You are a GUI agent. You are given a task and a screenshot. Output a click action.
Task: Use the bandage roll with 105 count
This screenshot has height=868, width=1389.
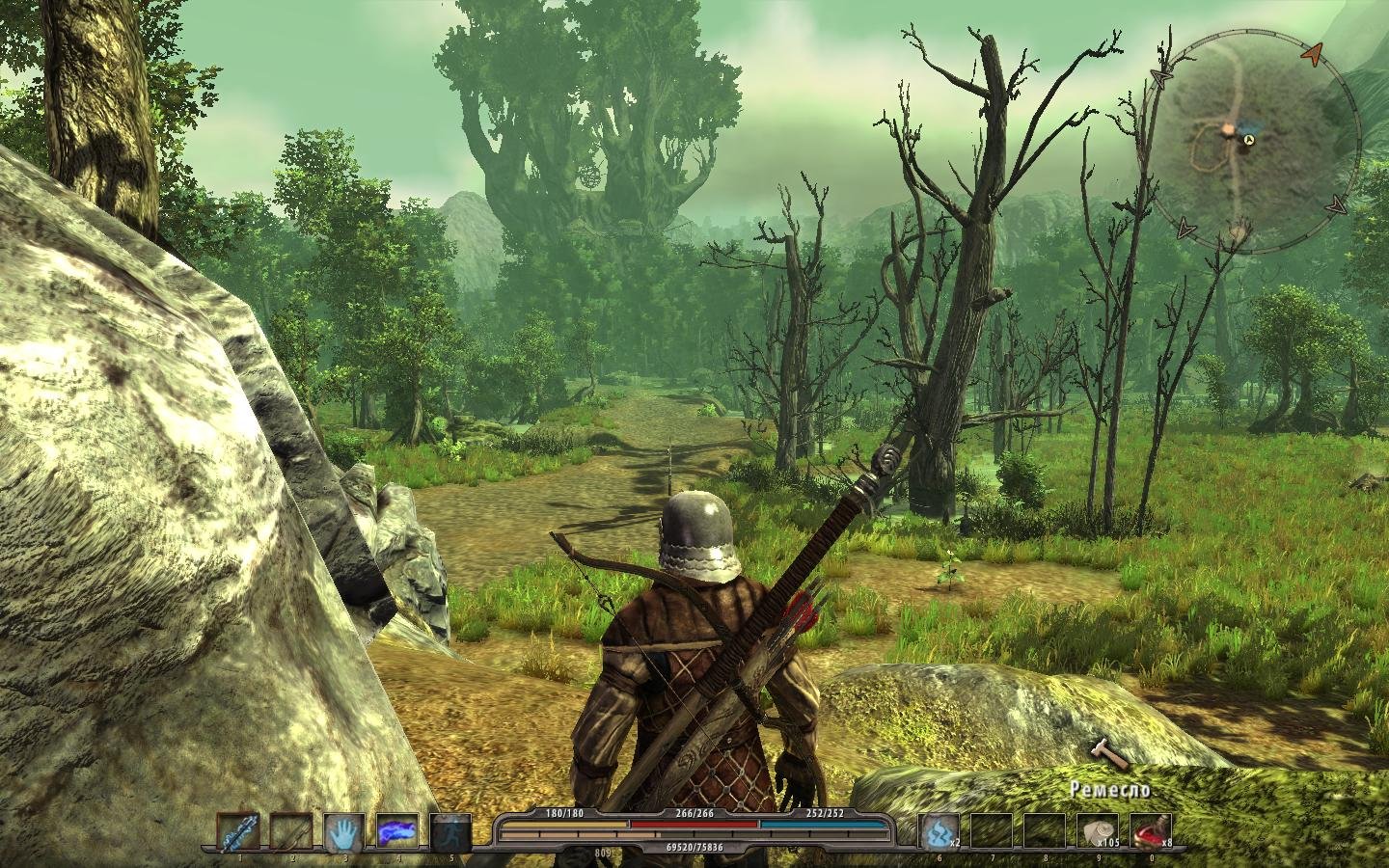(1097, 832)
